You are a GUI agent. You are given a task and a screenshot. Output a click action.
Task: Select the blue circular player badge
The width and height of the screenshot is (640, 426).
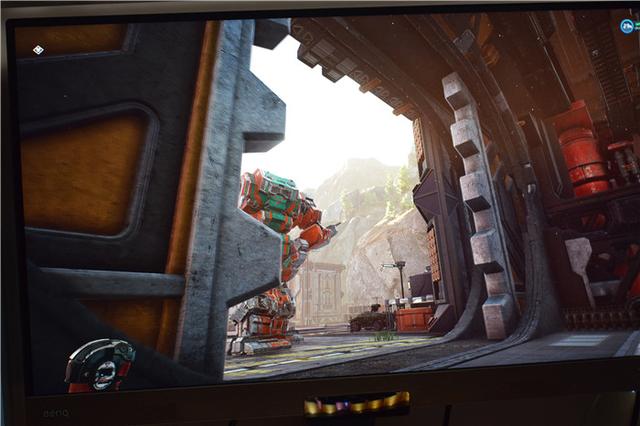pyautogui.click(x=627, y=27)
